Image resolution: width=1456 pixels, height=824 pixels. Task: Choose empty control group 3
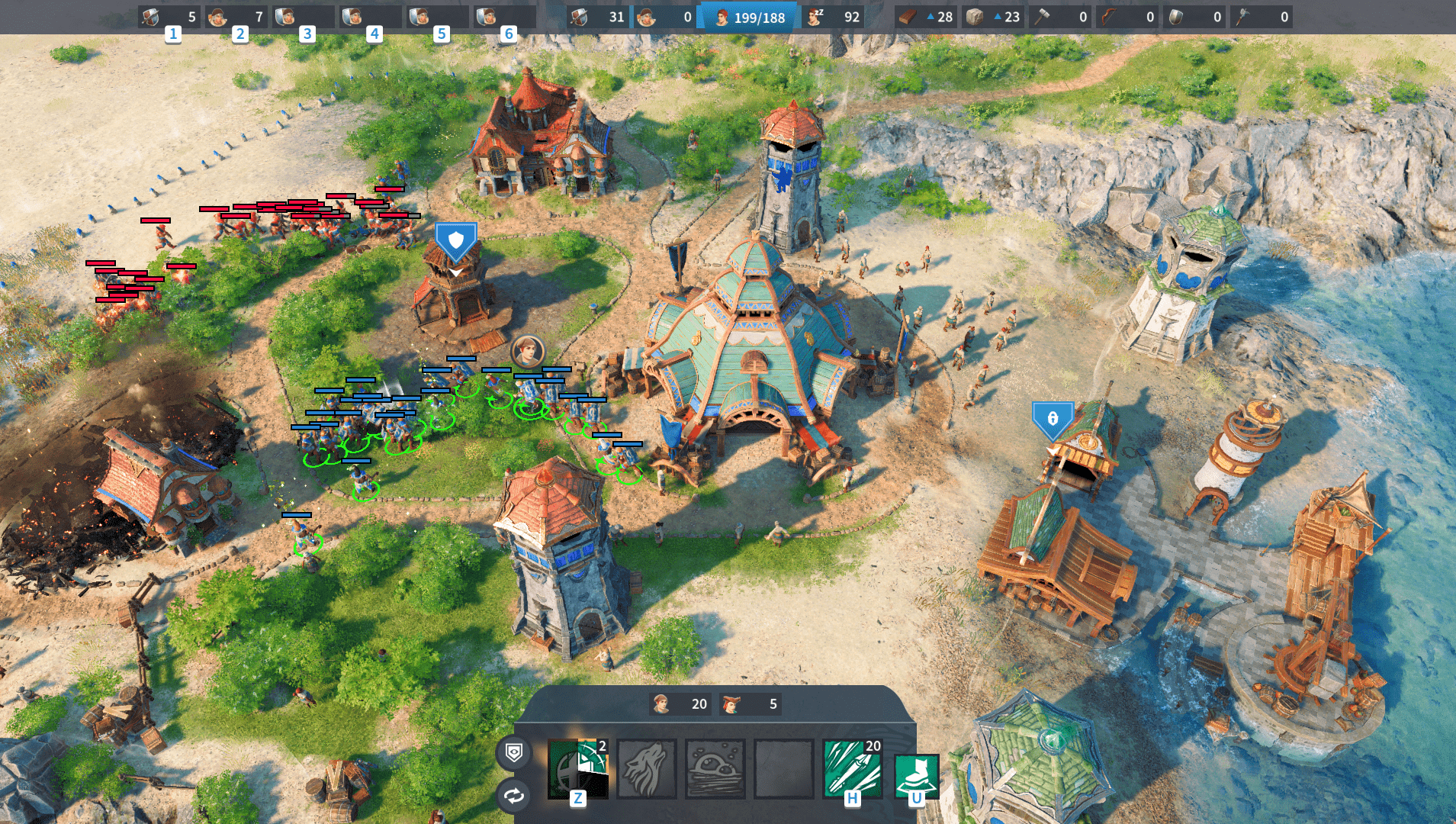[303, 17]
